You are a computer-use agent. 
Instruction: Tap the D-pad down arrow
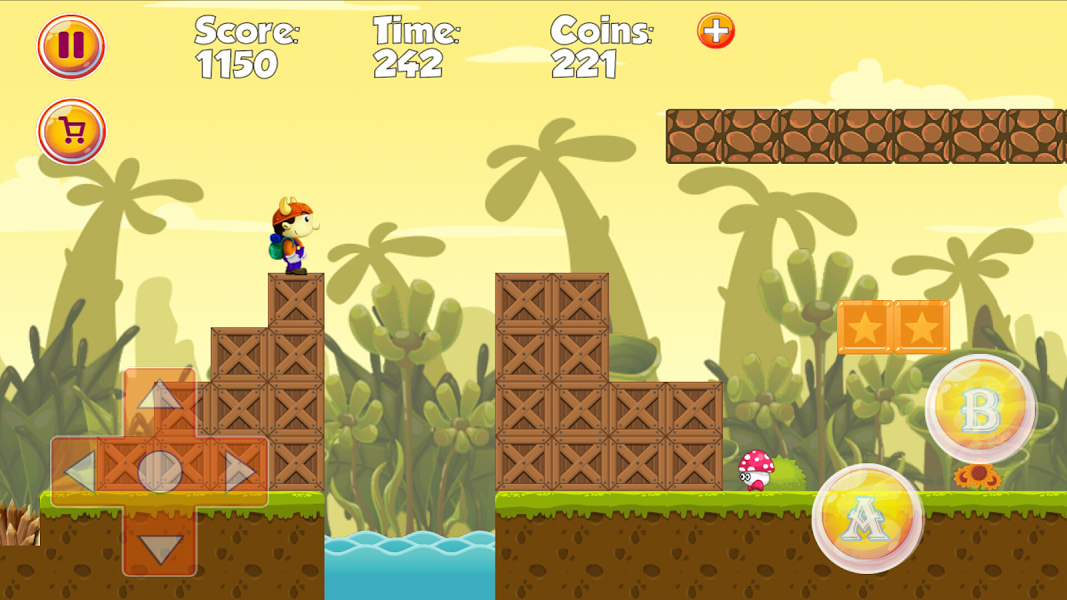pyautogui.click(x=160, y=547)
